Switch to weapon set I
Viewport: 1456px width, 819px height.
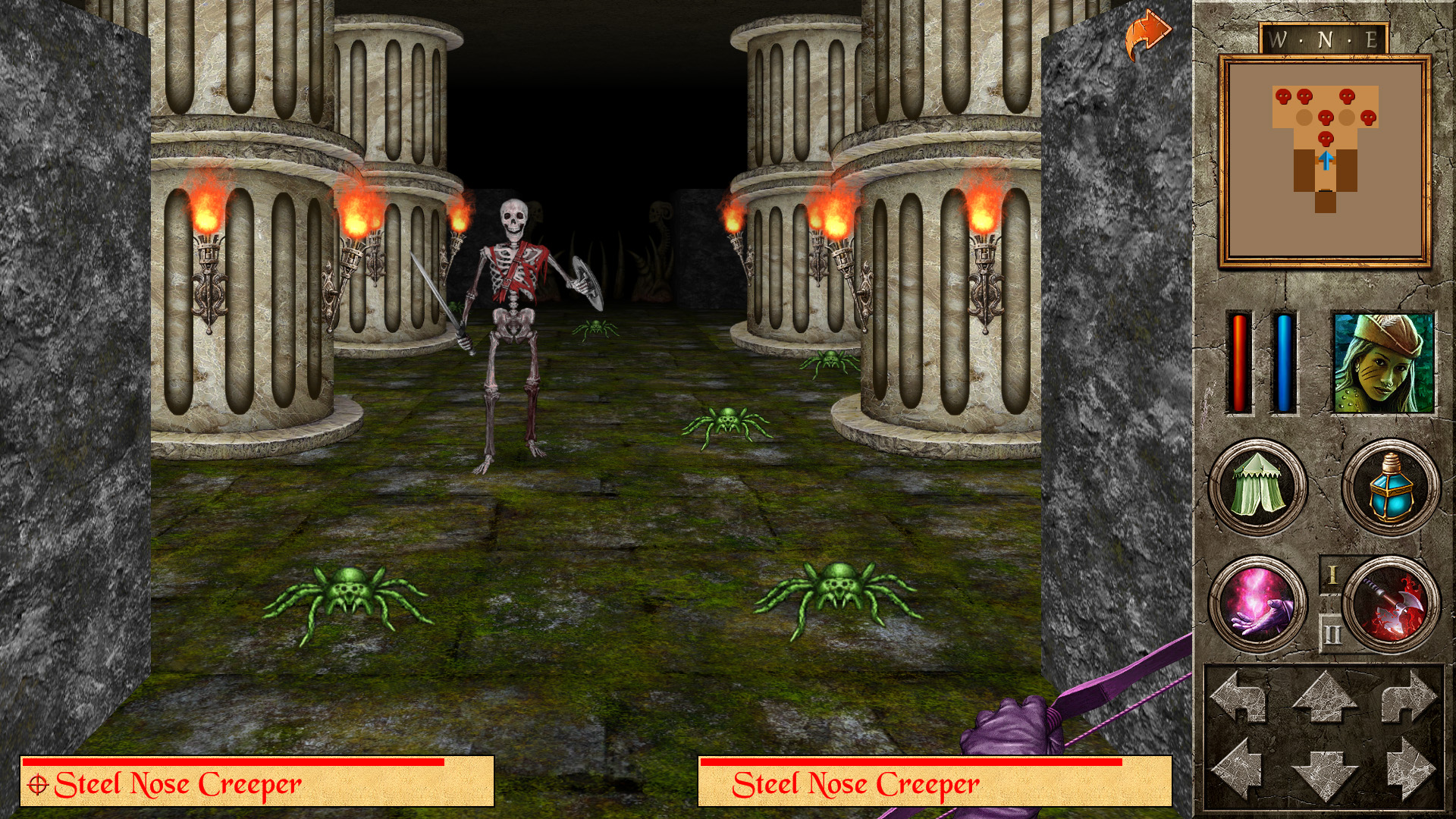pyautogui.click(x=1332, y=575)
